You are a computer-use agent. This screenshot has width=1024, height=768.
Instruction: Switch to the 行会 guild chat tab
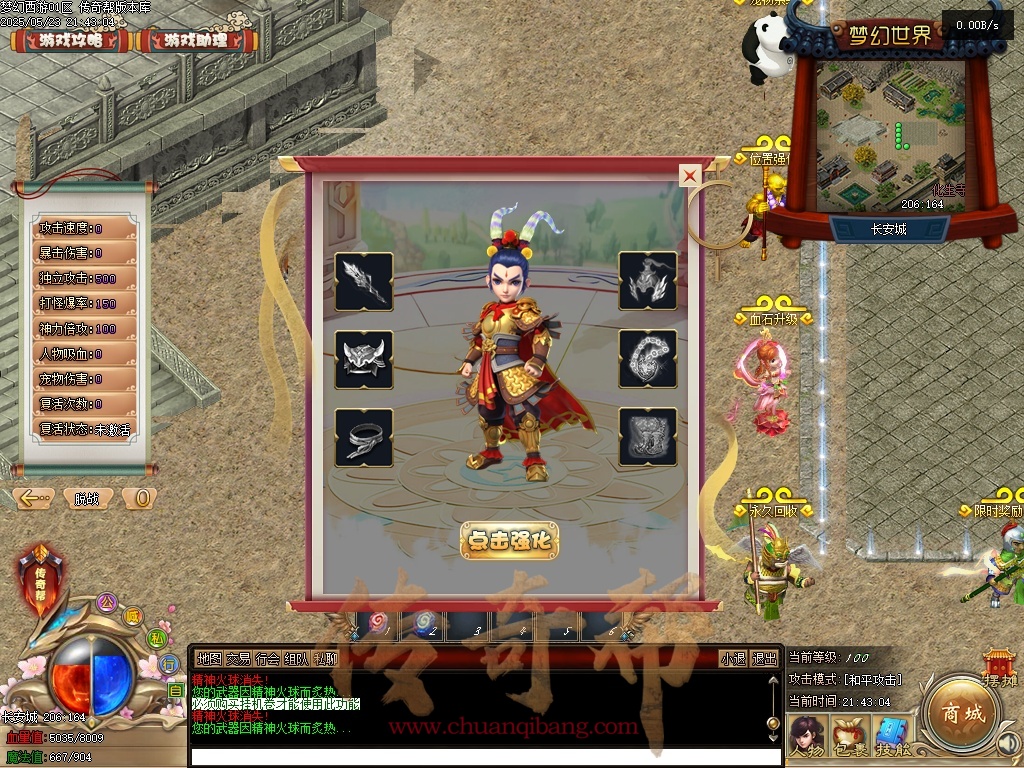(267, 659)
